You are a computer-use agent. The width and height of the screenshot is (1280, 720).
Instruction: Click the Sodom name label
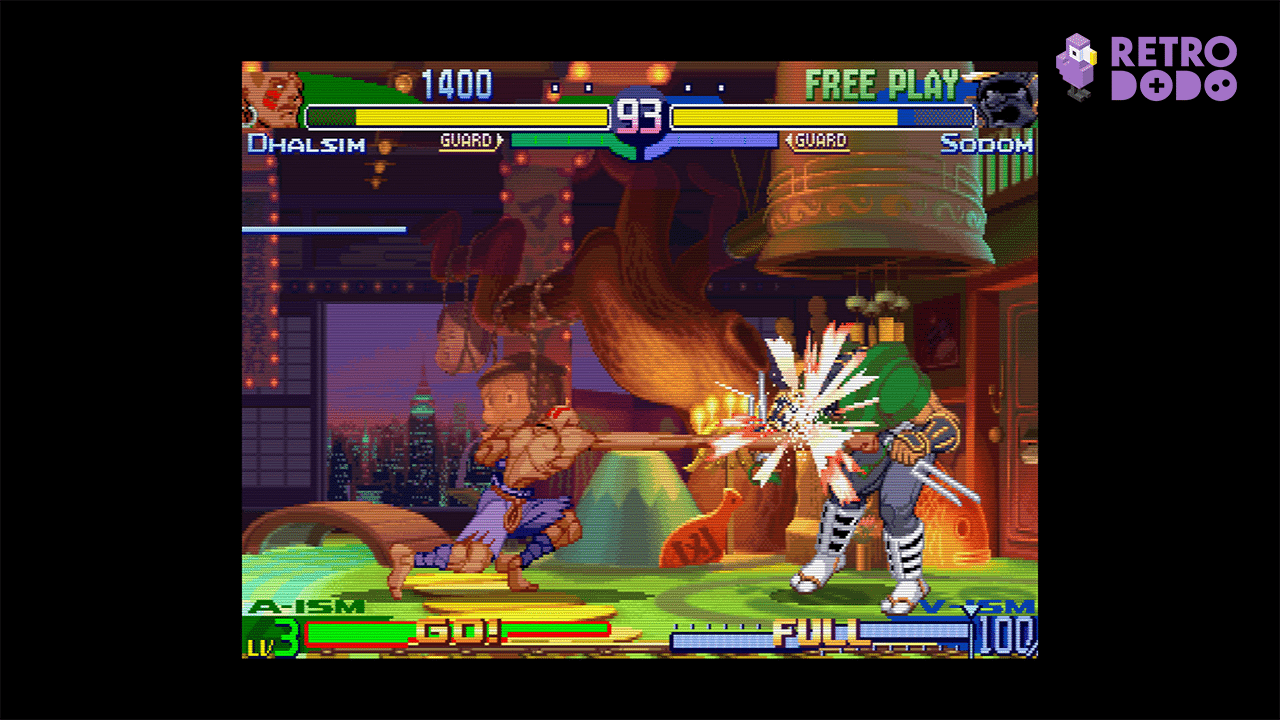(989, 143)
